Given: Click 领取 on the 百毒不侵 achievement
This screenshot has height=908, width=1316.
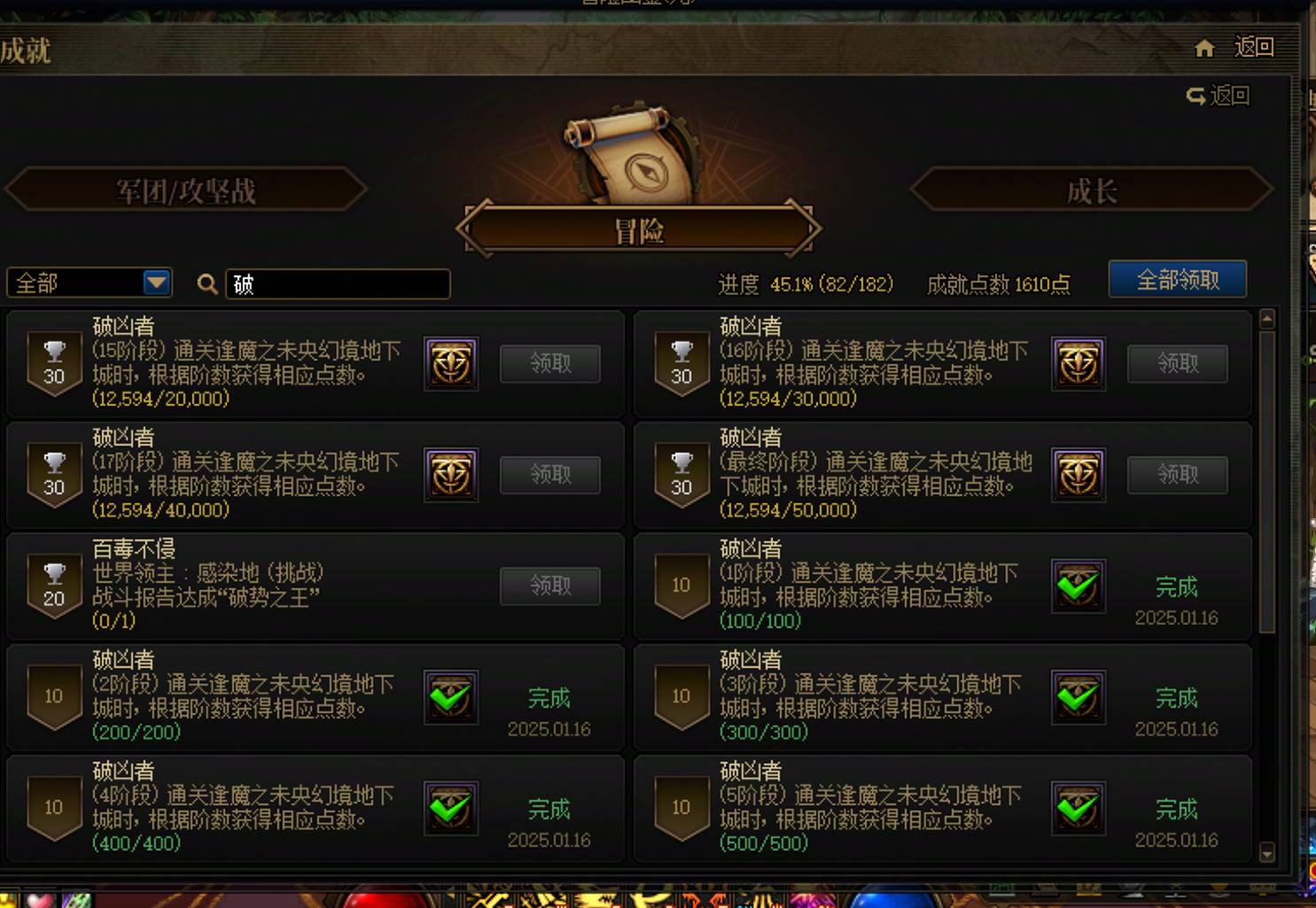Looking at the screenshot, I should click(549, 586).
